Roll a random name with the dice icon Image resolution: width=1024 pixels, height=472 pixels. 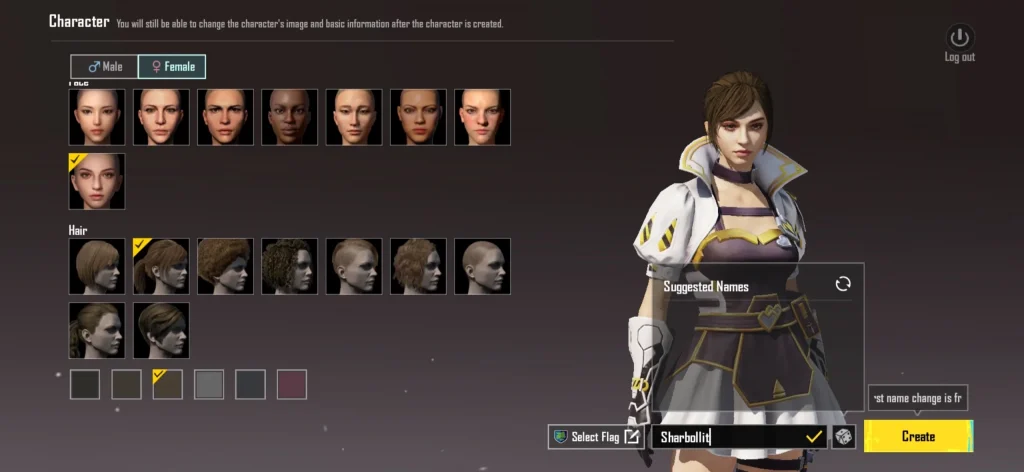844,437
